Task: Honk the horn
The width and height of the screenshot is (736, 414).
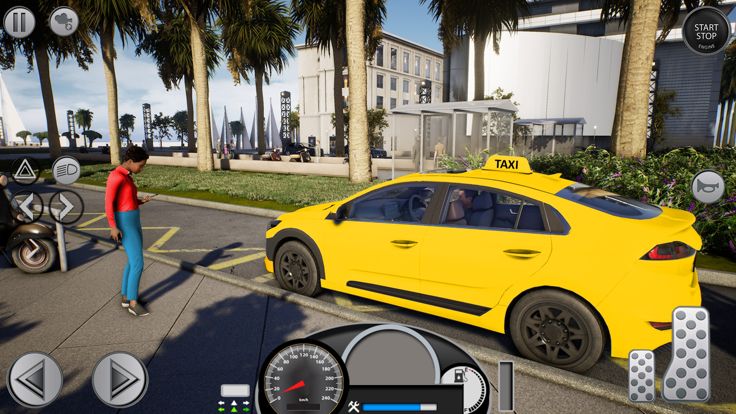Action: point(708,187)
